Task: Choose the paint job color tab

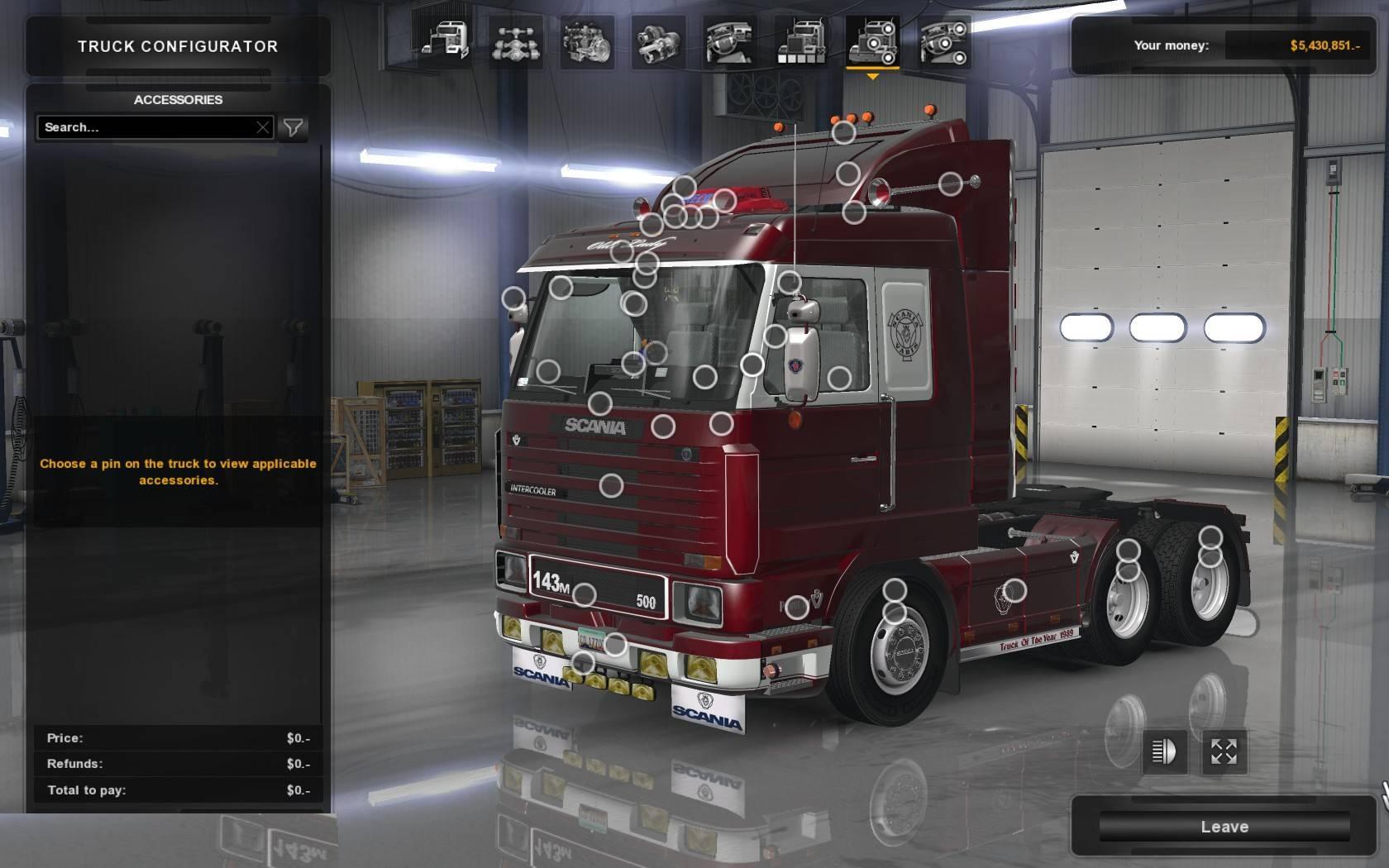Action: click(x=800, y=41)
